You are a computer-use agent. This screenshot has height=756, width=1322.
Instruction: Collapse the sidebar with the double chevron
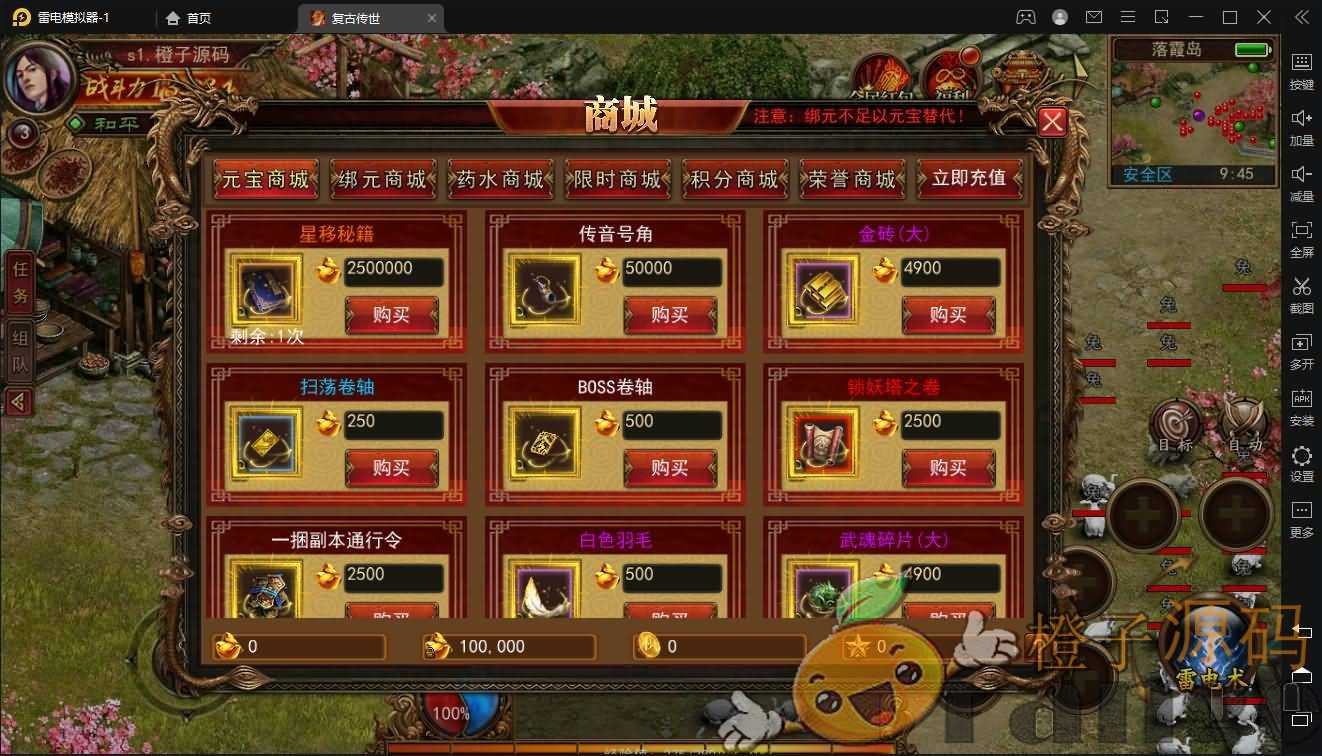[1301, 17]
